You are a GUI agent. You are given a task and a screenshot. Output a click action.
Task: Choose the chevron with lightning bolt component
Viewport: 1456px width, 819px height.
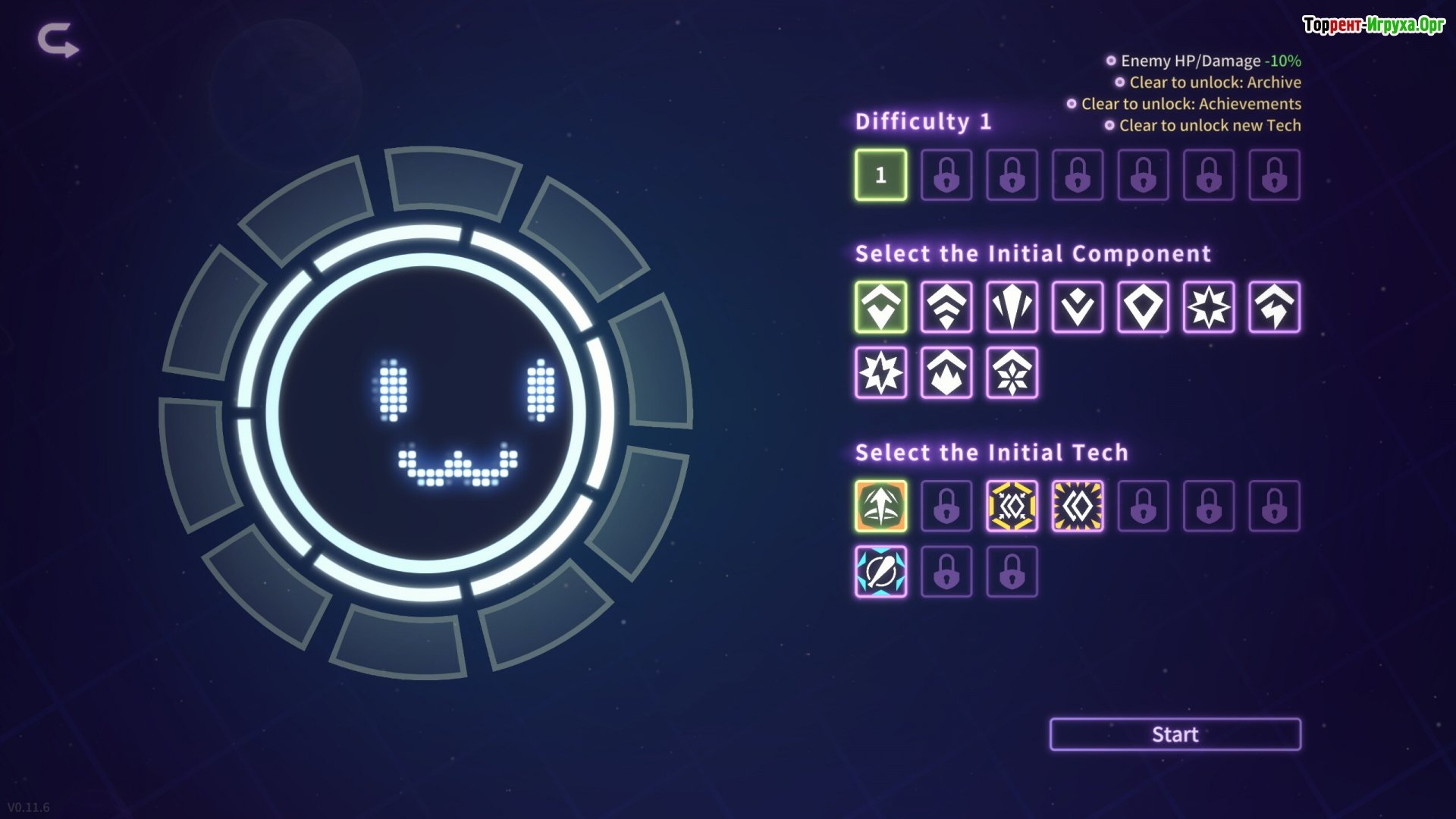pyautogui.click(x=1274, y=307)
